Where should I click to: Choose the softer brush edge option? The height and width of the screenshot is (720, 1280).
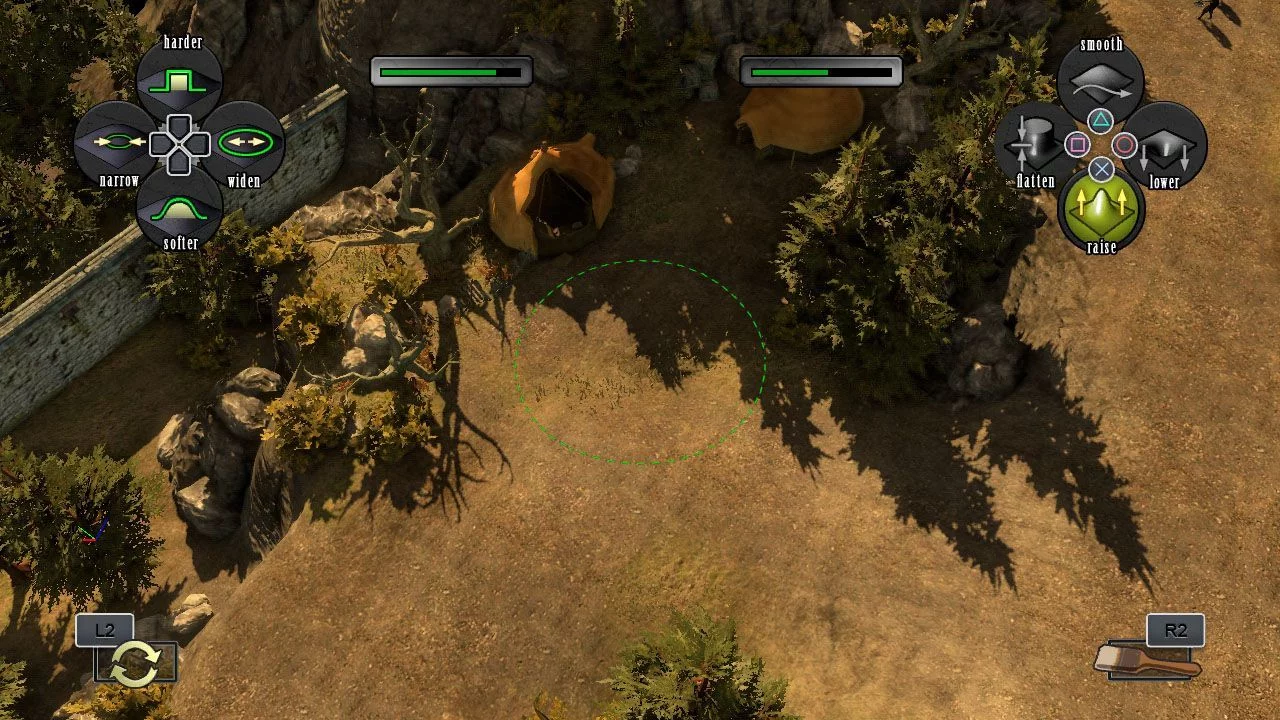pyautogui.click(x=178, y=207)
